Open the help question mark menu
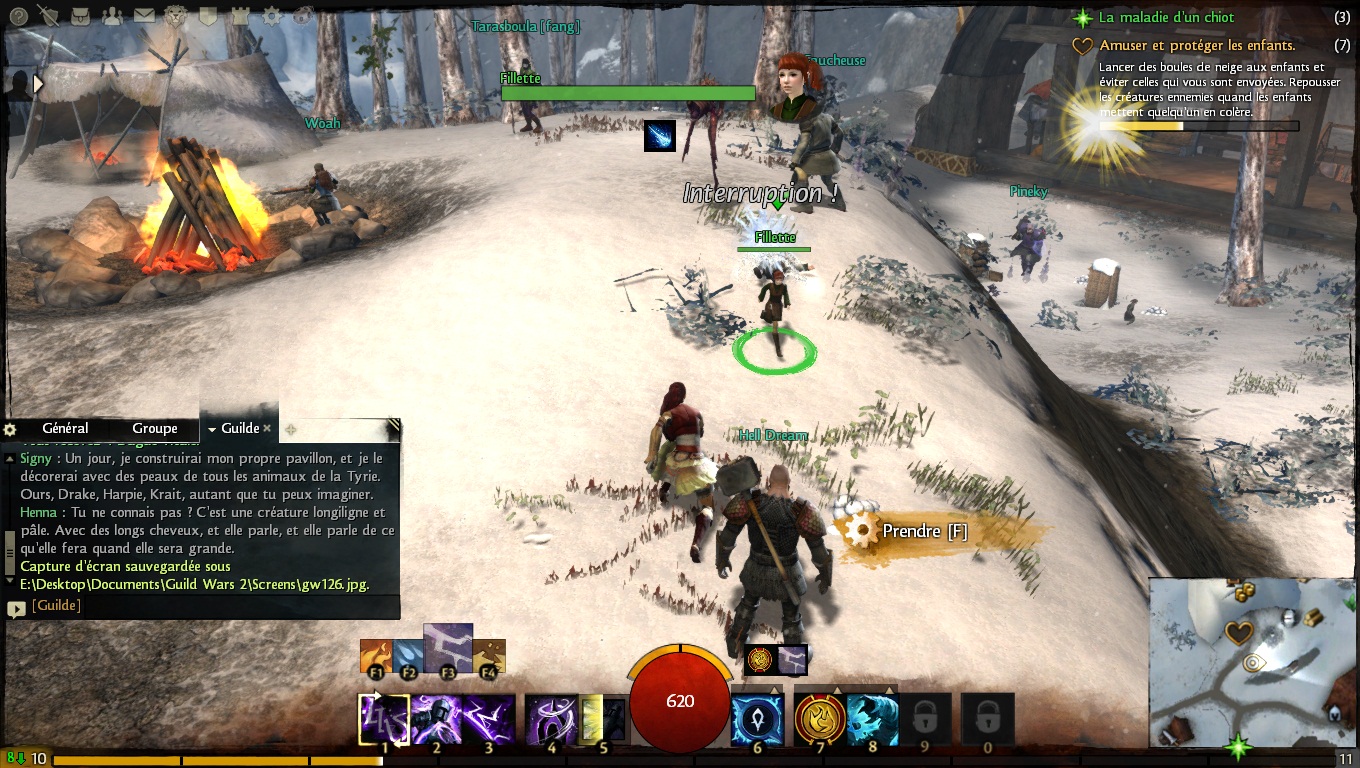Viewport: 1360px width, 768px height. tap(19, 15)
